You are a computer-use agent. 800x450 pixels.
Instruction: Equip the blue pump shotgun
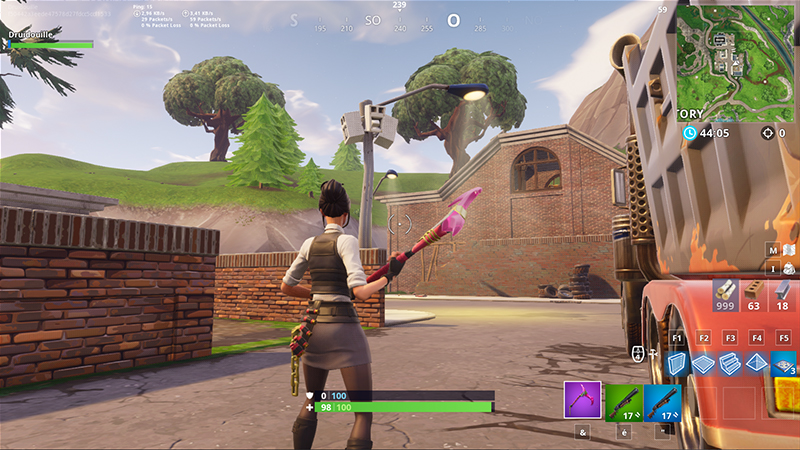pos(663,400)
